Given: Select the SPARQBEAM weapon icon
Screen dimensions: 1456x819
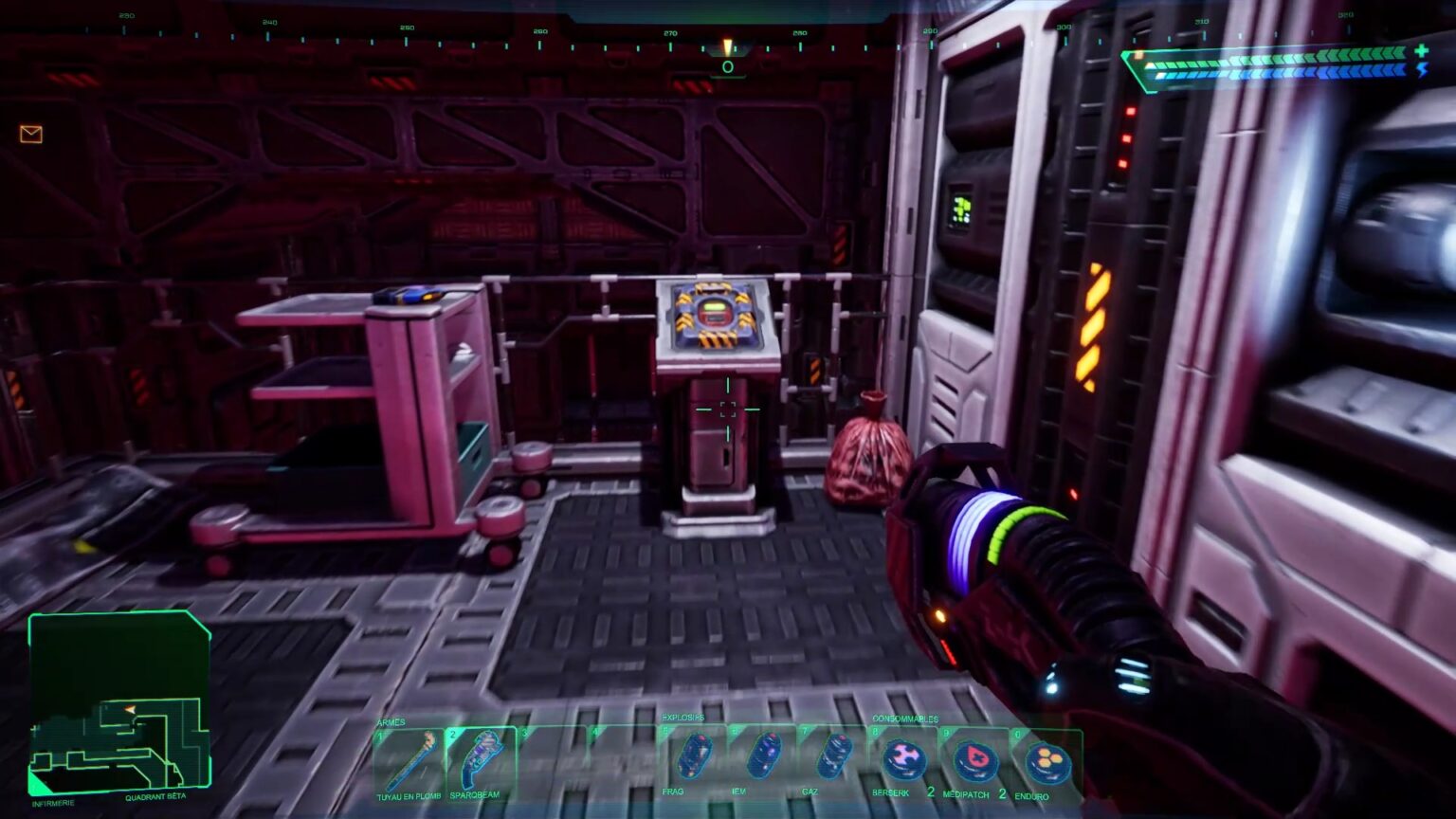Looking at the screenshot, I should click(x=482, y=756).
